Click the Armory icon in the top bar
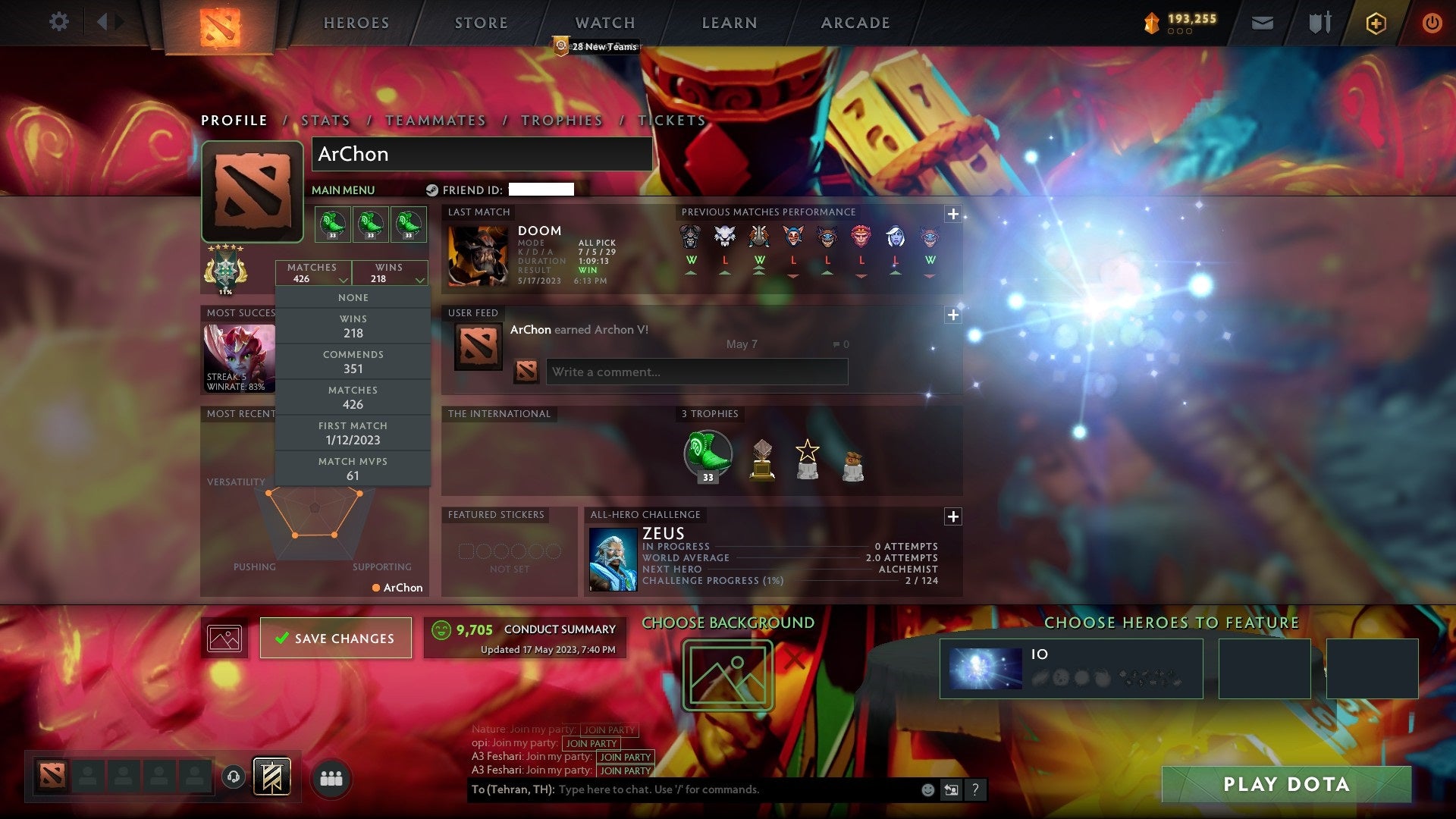This screenshot has height=819, width=1456. pos(1319,23)
